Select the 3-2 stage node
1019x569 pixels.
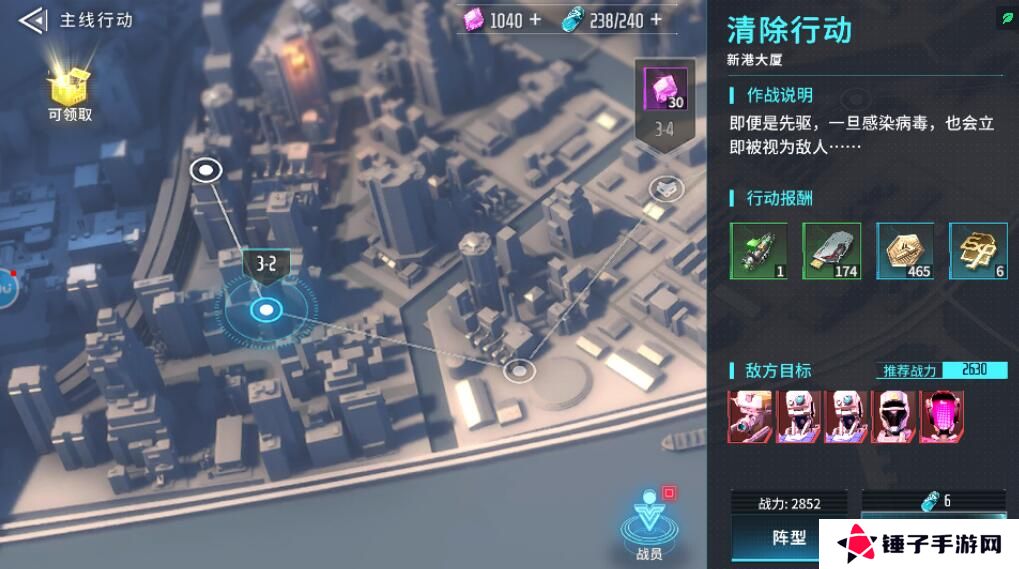point(266,310)
